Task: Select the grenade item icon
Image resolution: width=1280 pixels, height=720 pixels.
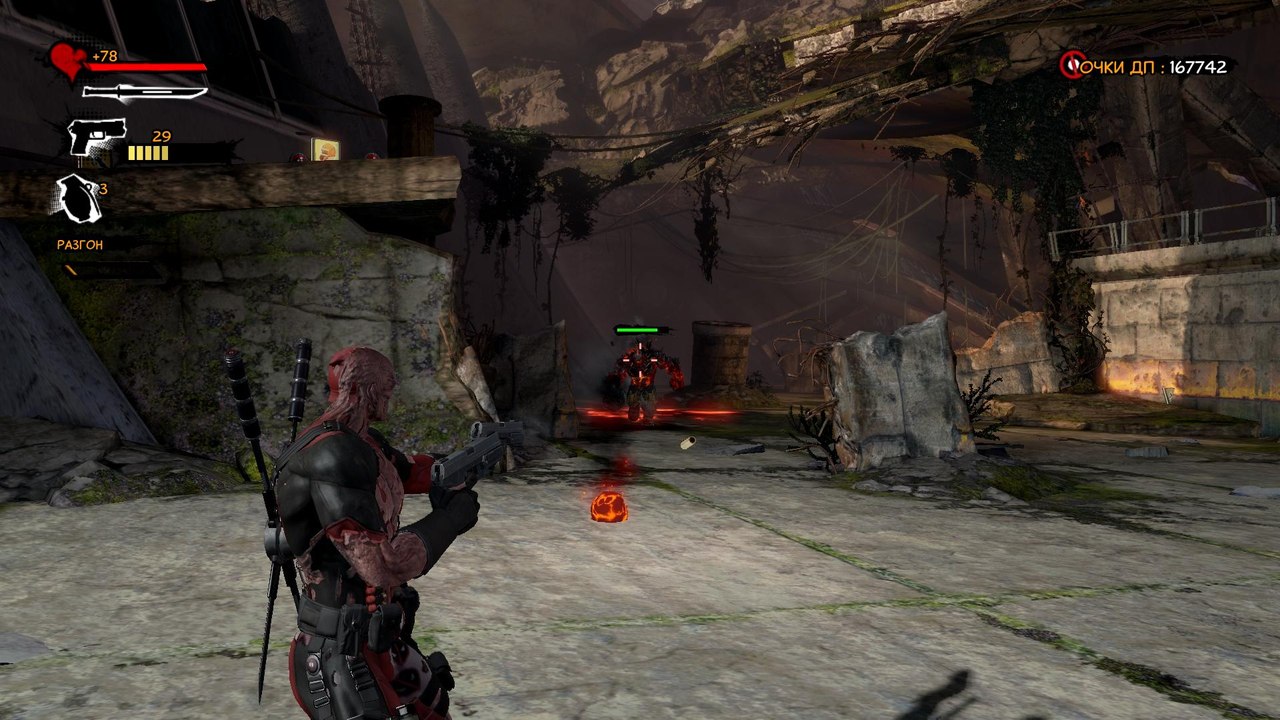Action: [x=78, y=197]
